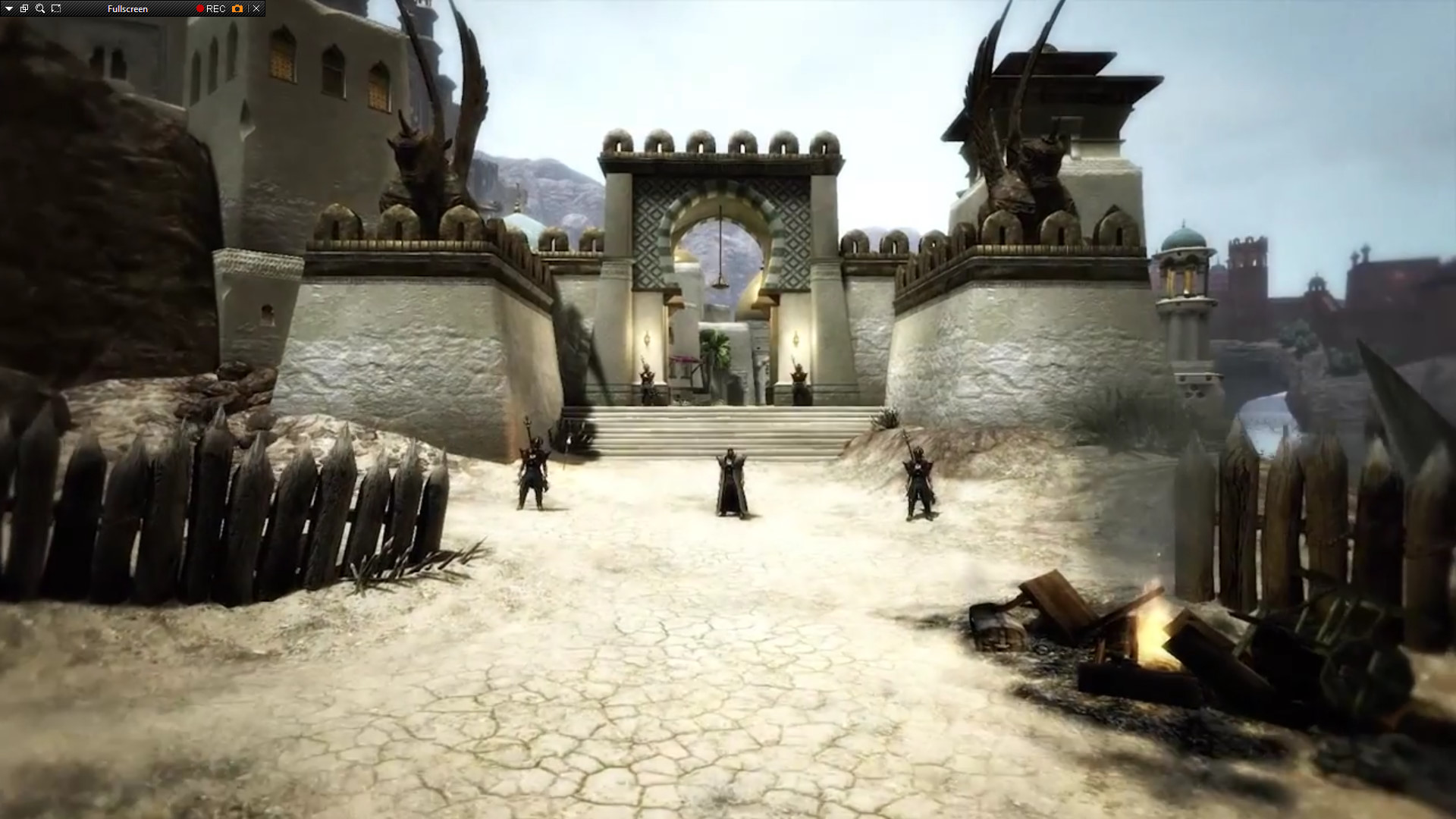Activate the magnifier zoom tool

(x=39, y=9)
